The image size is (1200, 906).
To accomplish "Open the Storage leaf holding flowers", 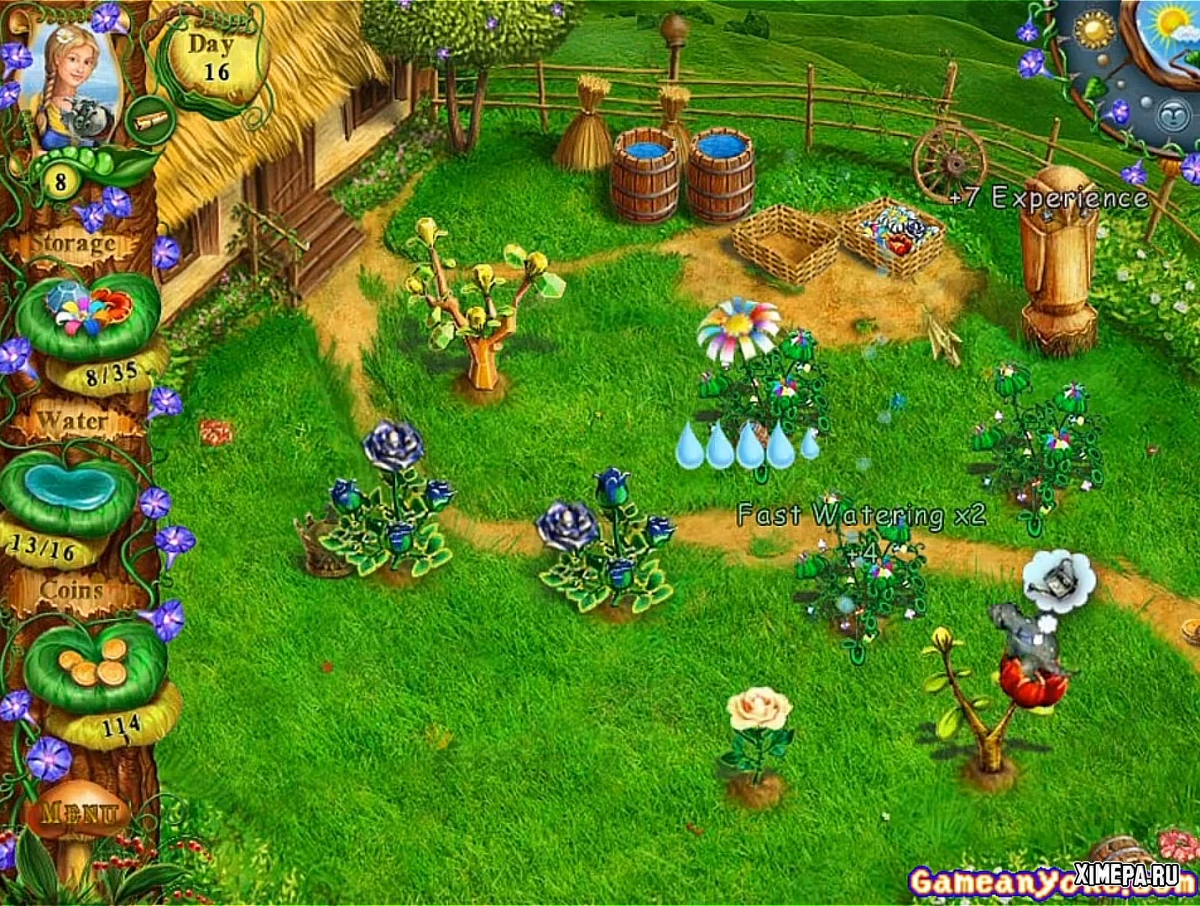I will [x=89, y=313].
